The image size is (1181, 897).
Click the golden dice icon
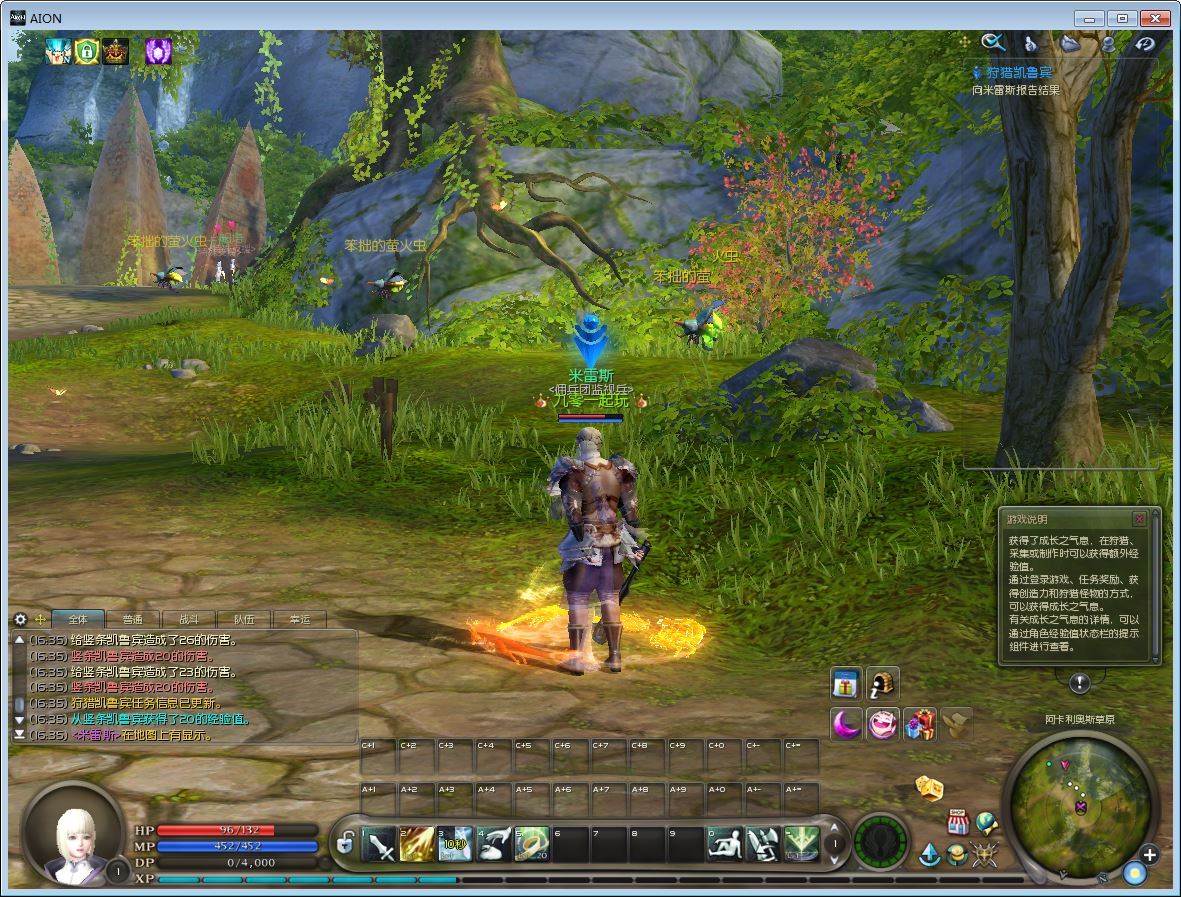pos(929,788)
